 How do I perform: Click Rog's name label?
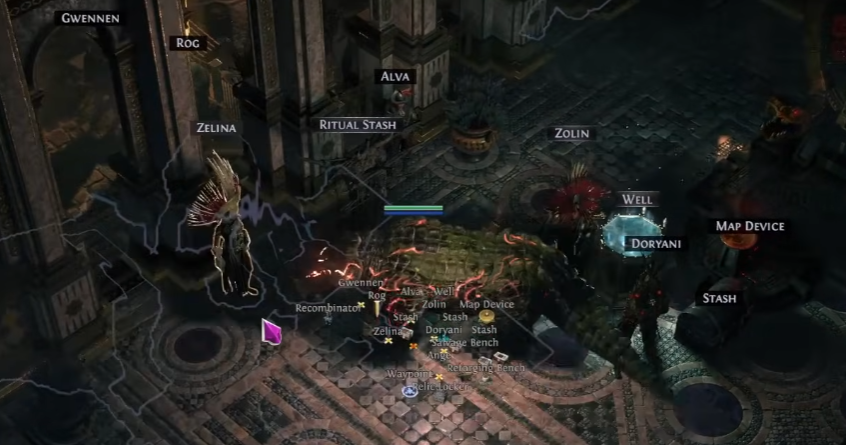tap(188, 43)
